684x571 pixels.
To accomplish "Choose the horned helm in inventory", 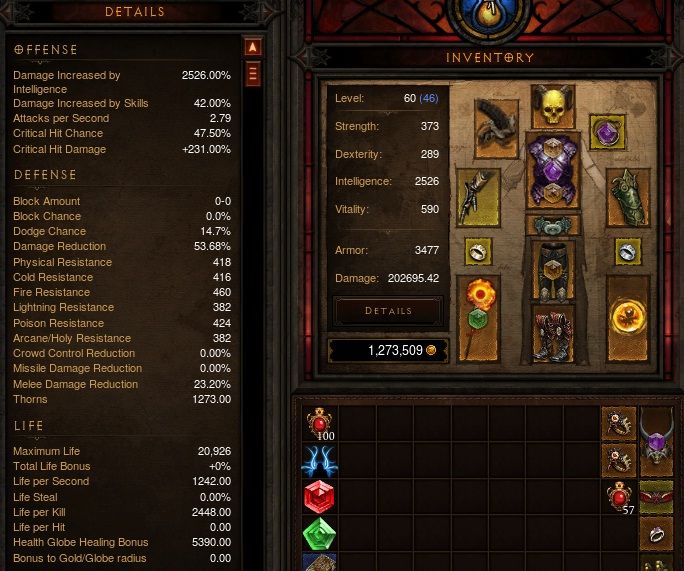I will pyautogui.click(x=657, y=440).
